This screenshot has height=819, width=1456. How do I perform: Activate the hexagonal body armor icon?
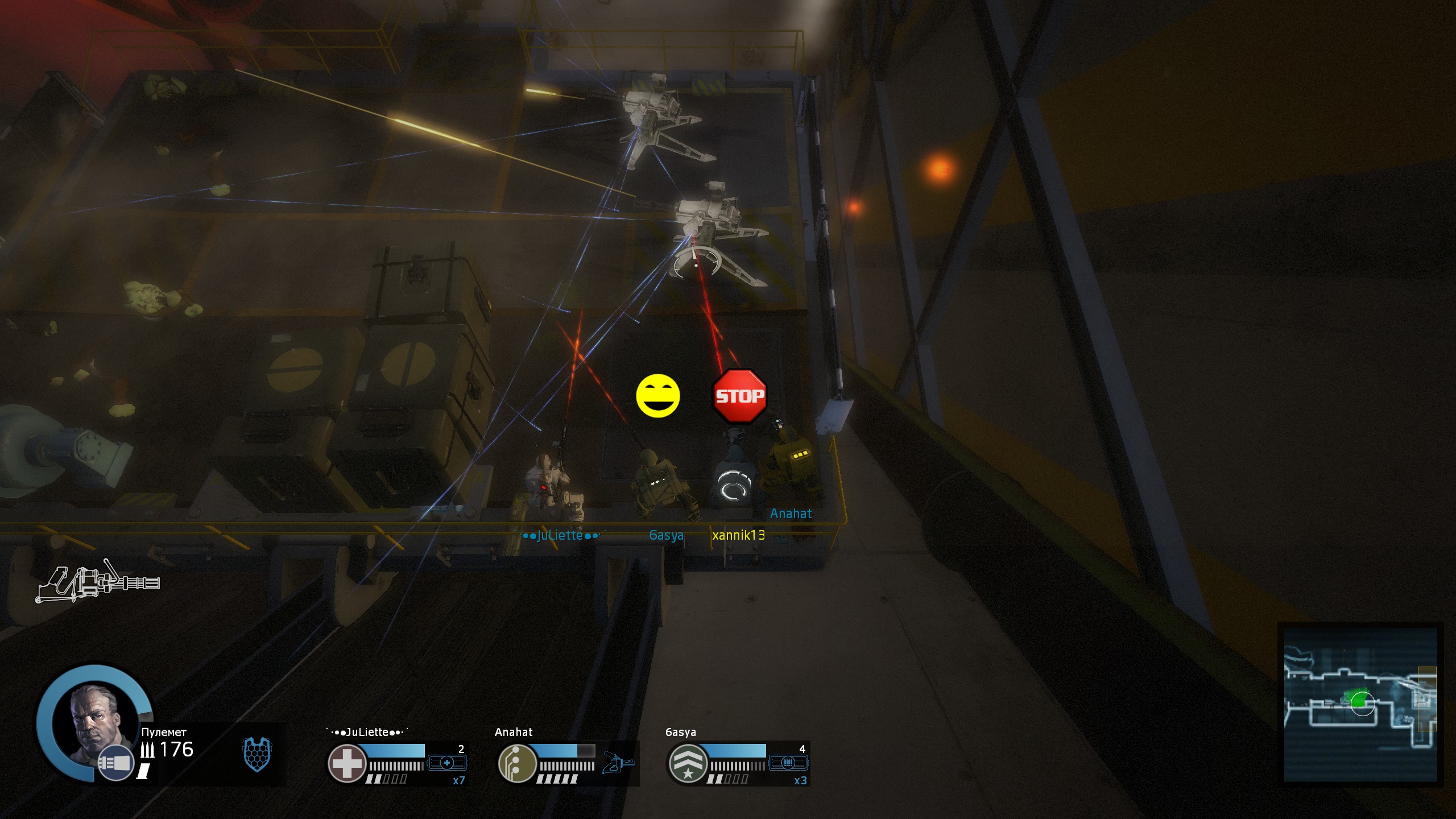click(257, 754)
